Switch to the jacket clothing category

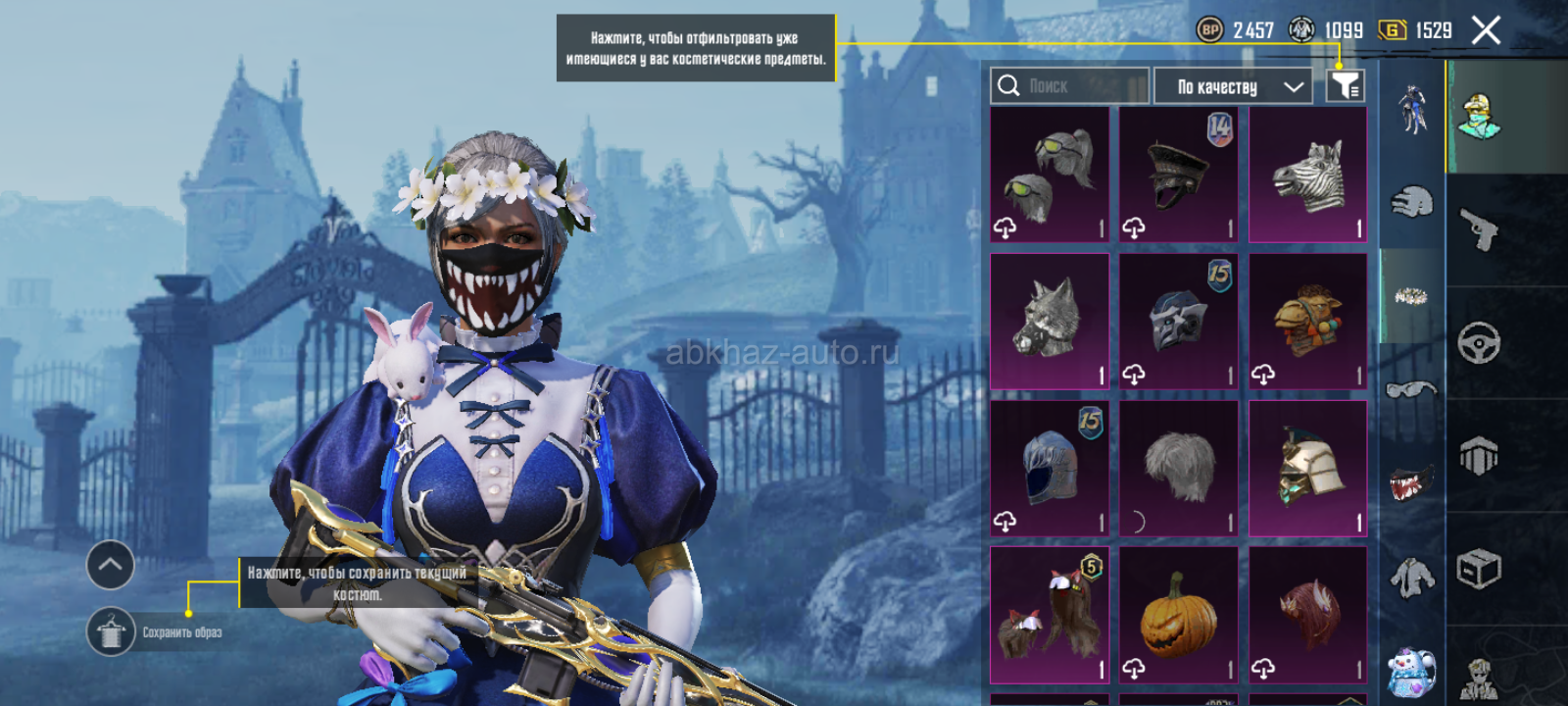pyautogui.click(x=1411, y=577)
